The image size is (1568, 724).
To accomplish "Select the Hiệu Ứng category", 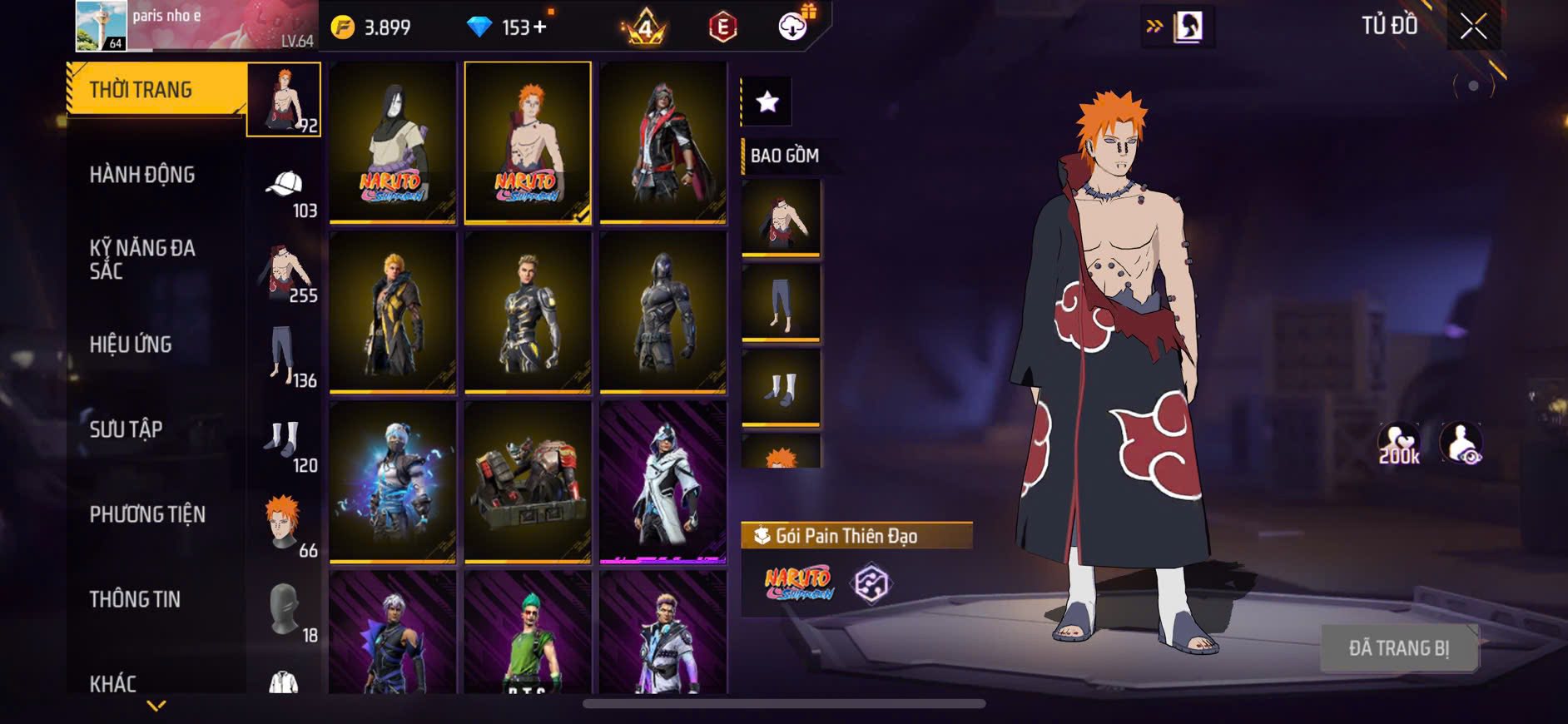I will (x=131, y=345).
